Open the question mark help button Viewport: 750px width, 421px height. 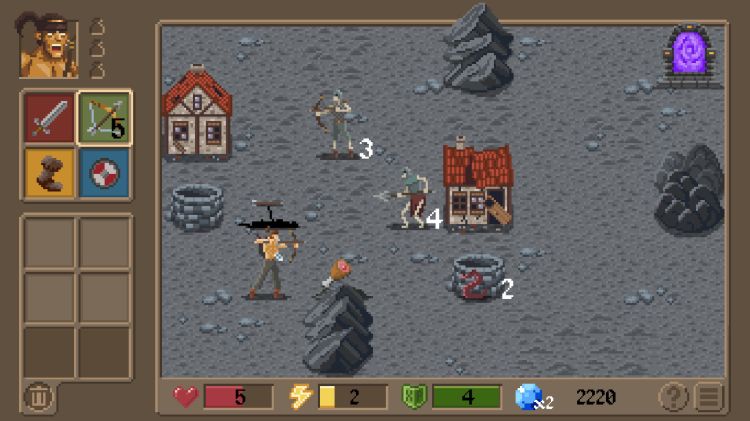[673, 397]
